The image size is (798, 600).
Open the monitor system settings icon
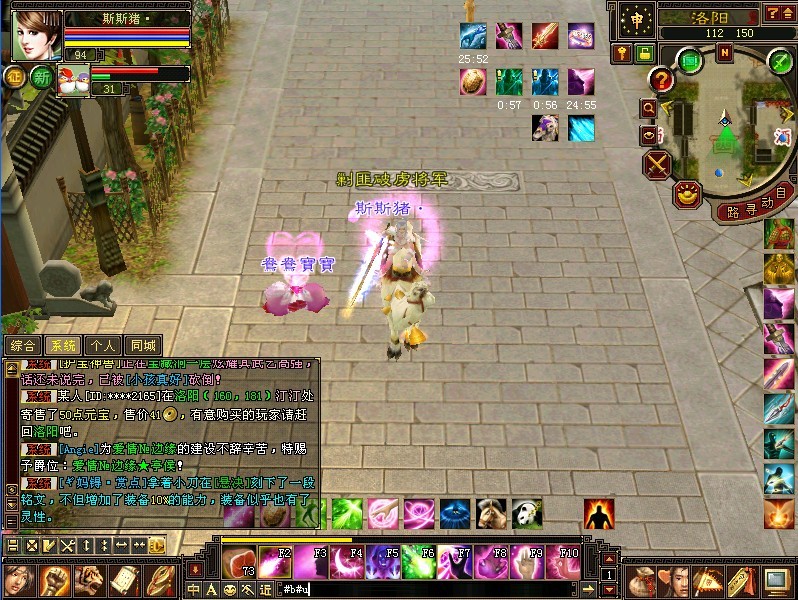(777, 580)
